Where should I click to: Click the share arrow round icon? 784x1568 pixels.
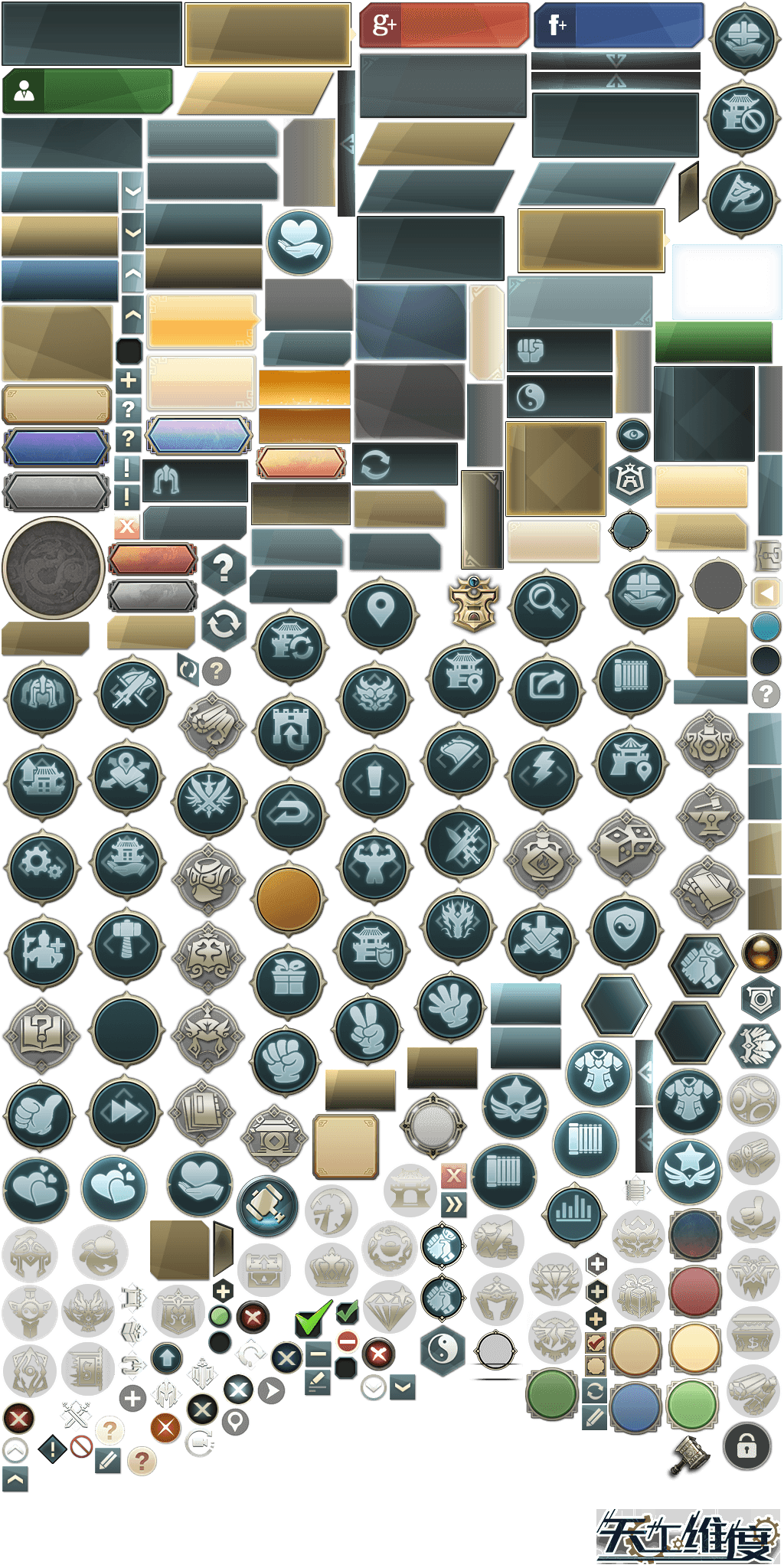(x=545, y=687)
